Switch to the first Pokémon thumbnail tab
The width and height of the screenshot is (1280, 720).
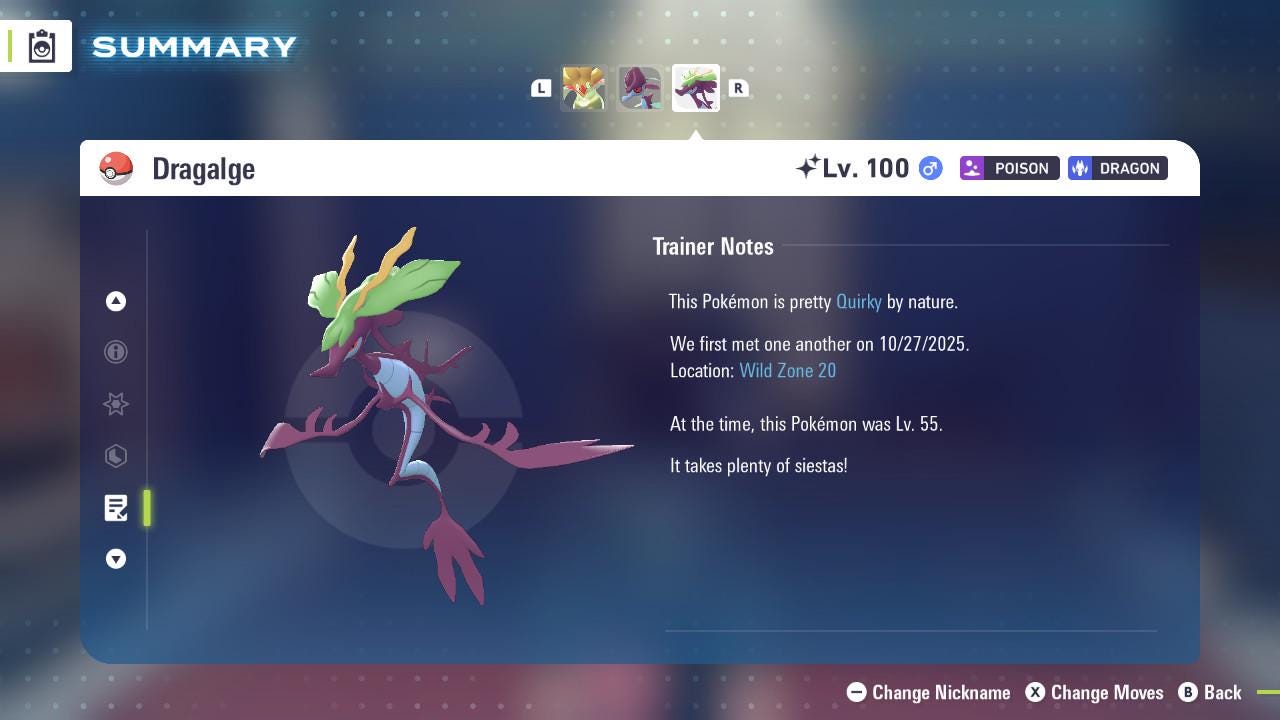pyautogui.click(x=585, y=88)
